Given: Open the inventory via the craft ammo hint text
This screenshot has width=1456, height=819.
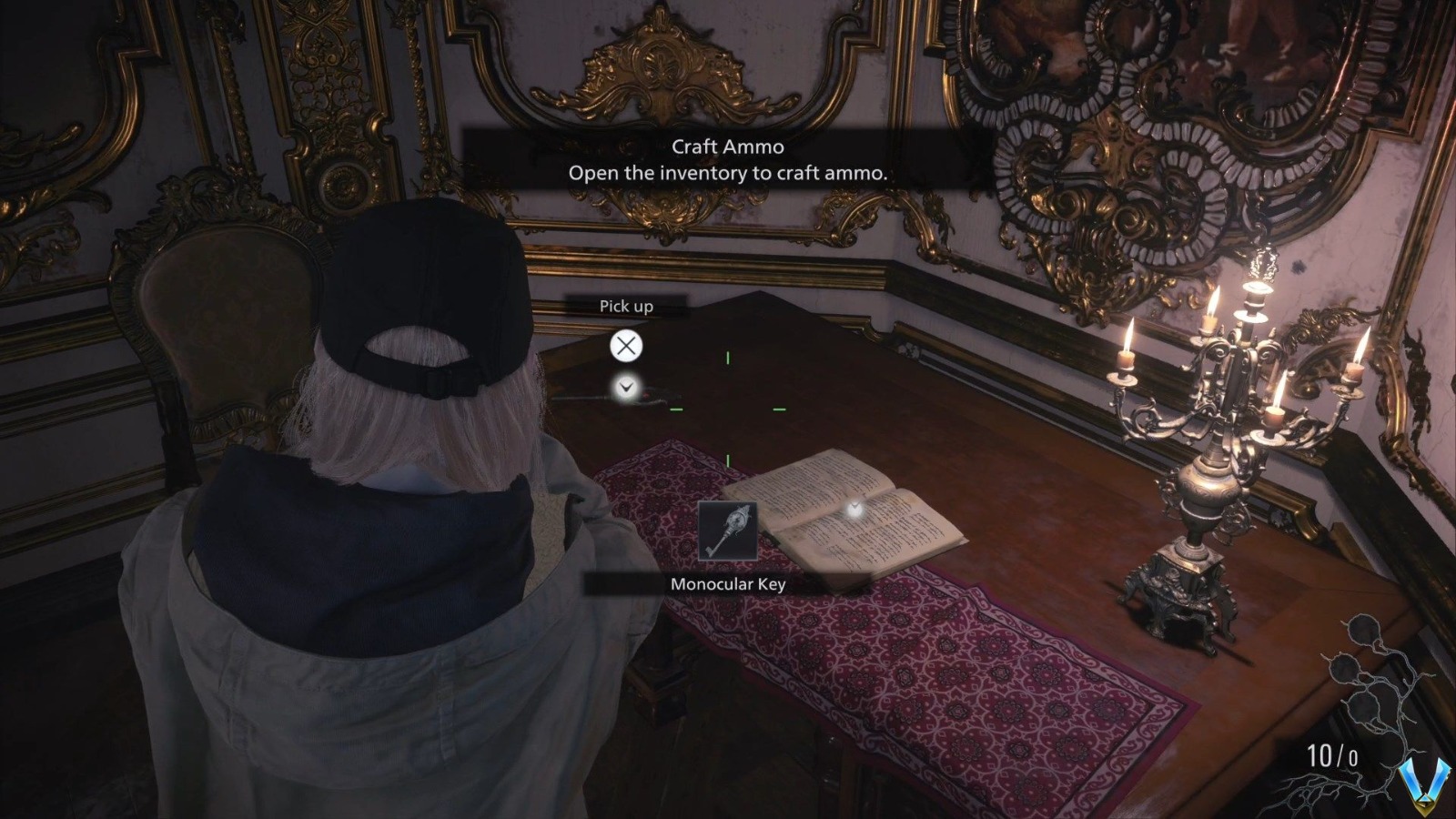Looking at the screenshot, I should [x=729, y=171].
